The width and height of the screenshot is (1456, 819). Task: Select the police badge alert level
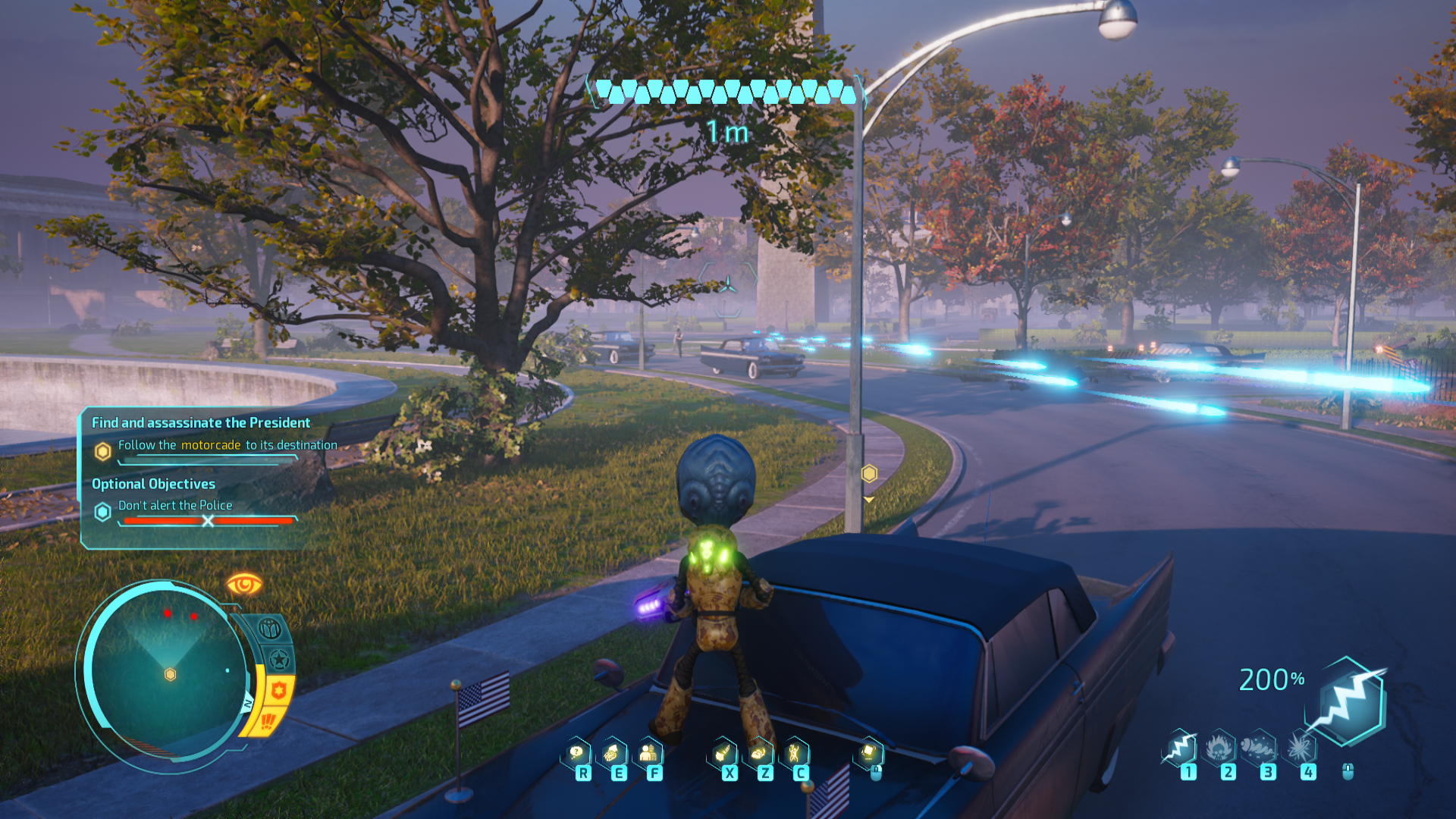pyautogui.click(x=278, y=691)
